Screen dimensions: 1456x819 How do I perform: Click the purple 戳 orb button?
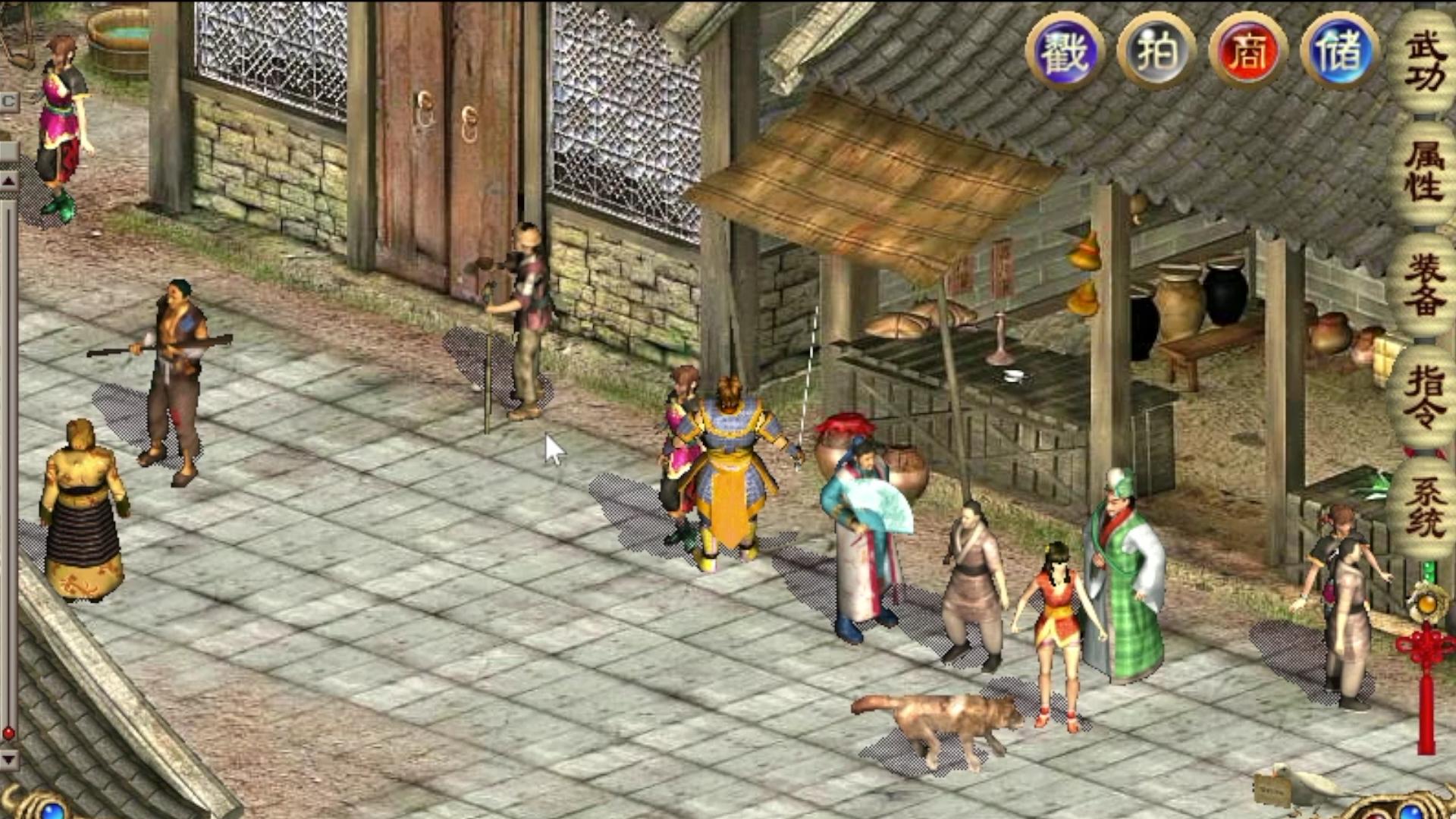coord(1065,52)
